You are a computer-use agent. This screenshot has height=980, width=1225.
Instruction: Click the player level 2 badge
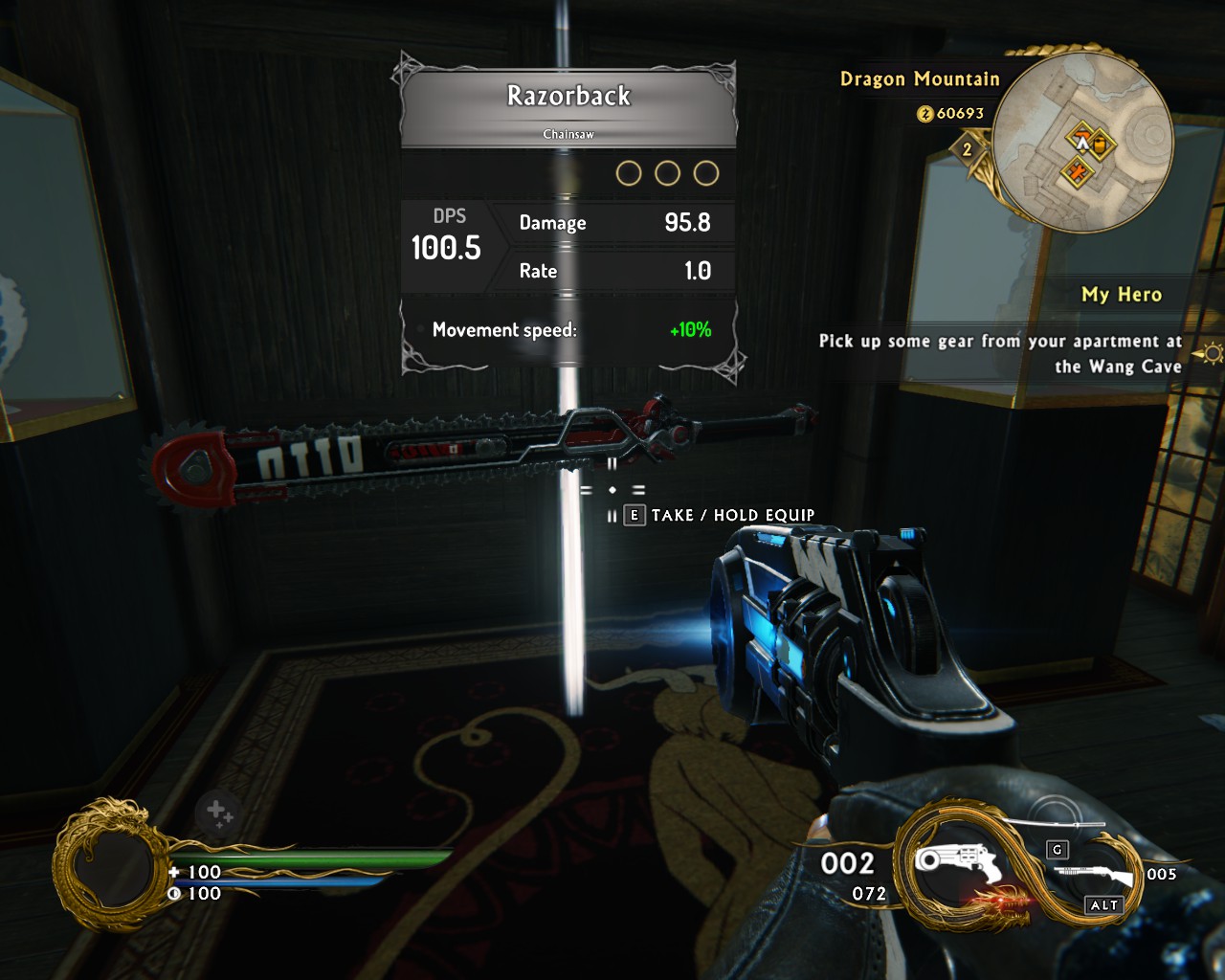[x=967, y=149]
